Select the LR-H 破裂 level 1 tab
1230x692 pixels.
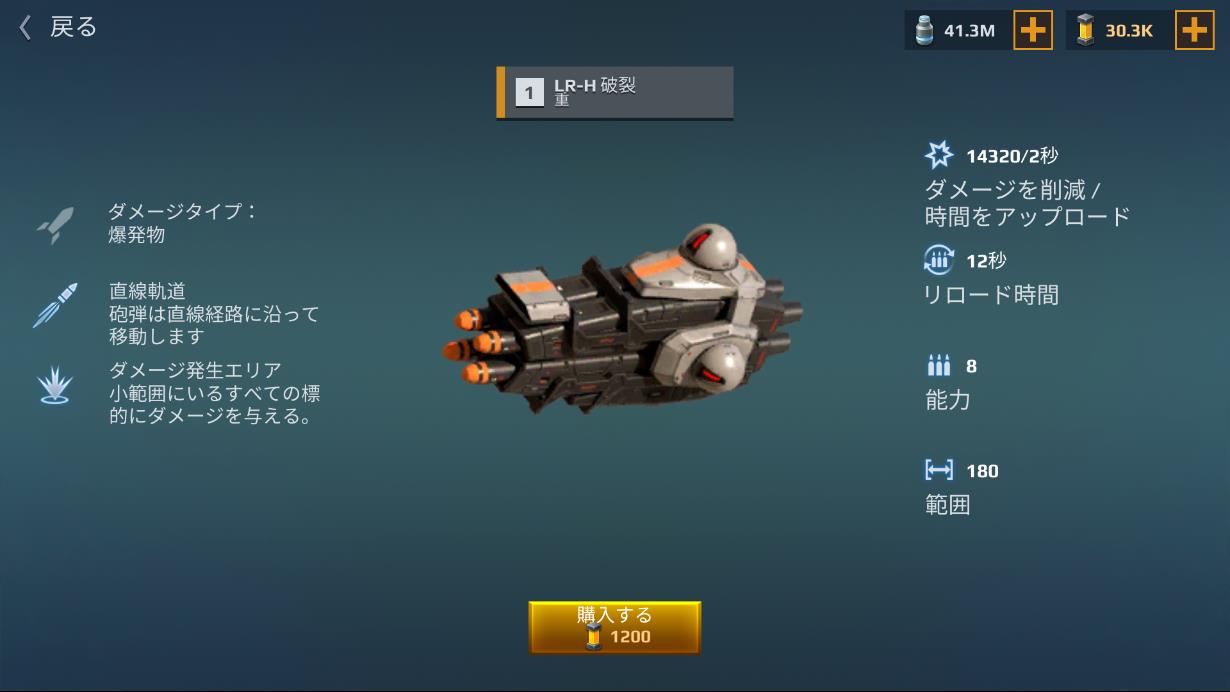click(x=615, y=93)
